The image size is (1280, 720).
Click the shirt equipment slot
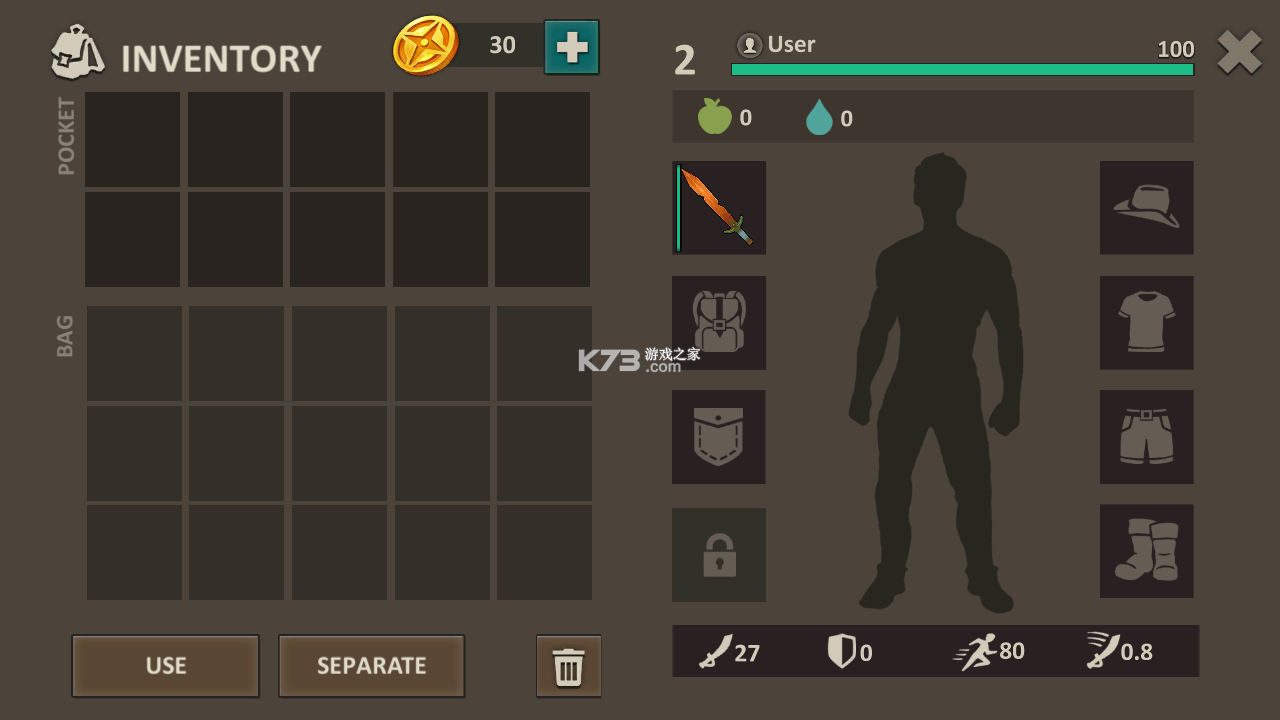(1146, 322)
